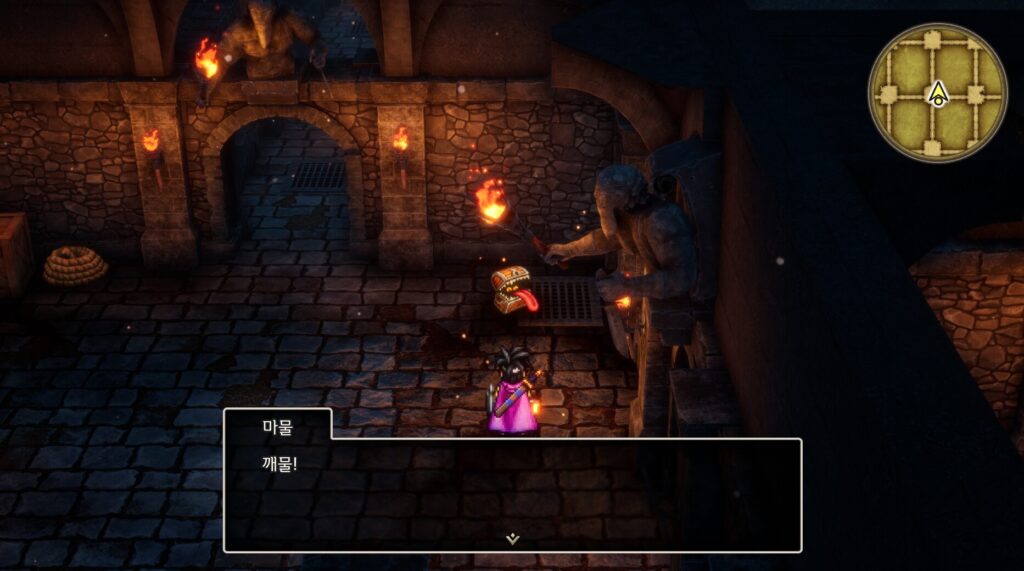
Task: Advance dialogue with the down arrow
Action: pos(512,538)
